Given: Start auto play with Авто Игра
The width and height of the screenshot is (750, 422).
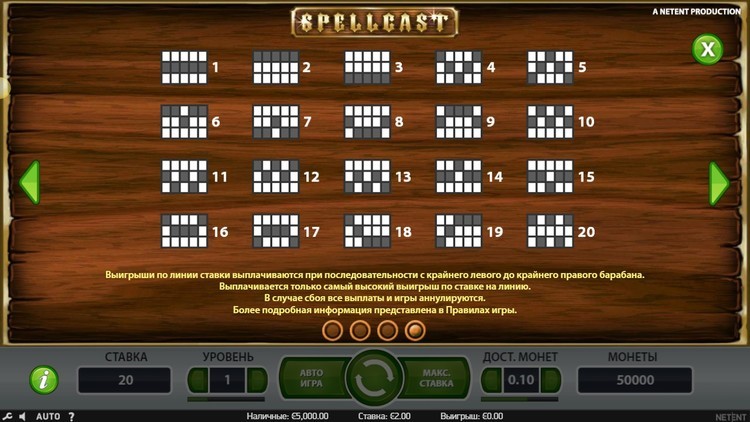Looking at the screenshot, I should (312, 379).
